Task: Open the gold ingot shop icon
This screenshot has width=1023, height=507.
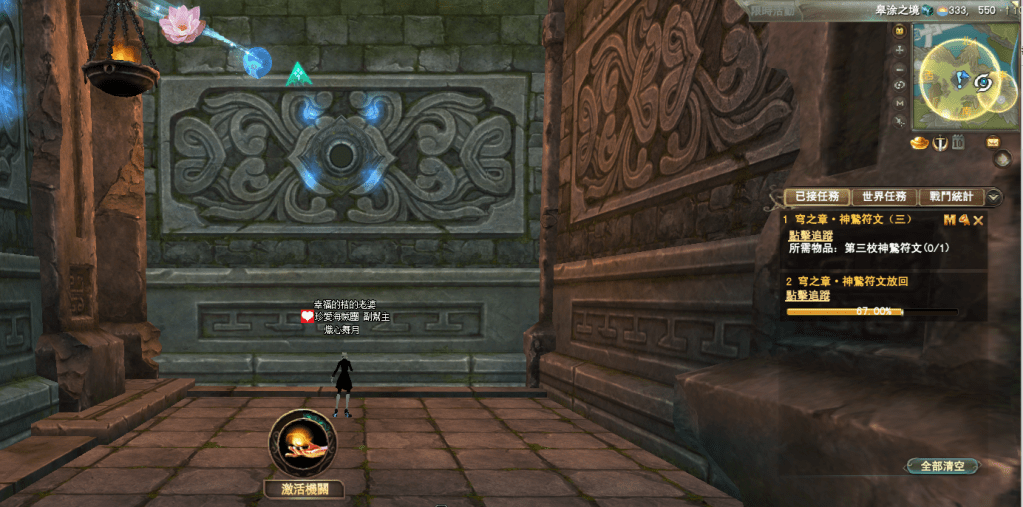Action: 920,143
